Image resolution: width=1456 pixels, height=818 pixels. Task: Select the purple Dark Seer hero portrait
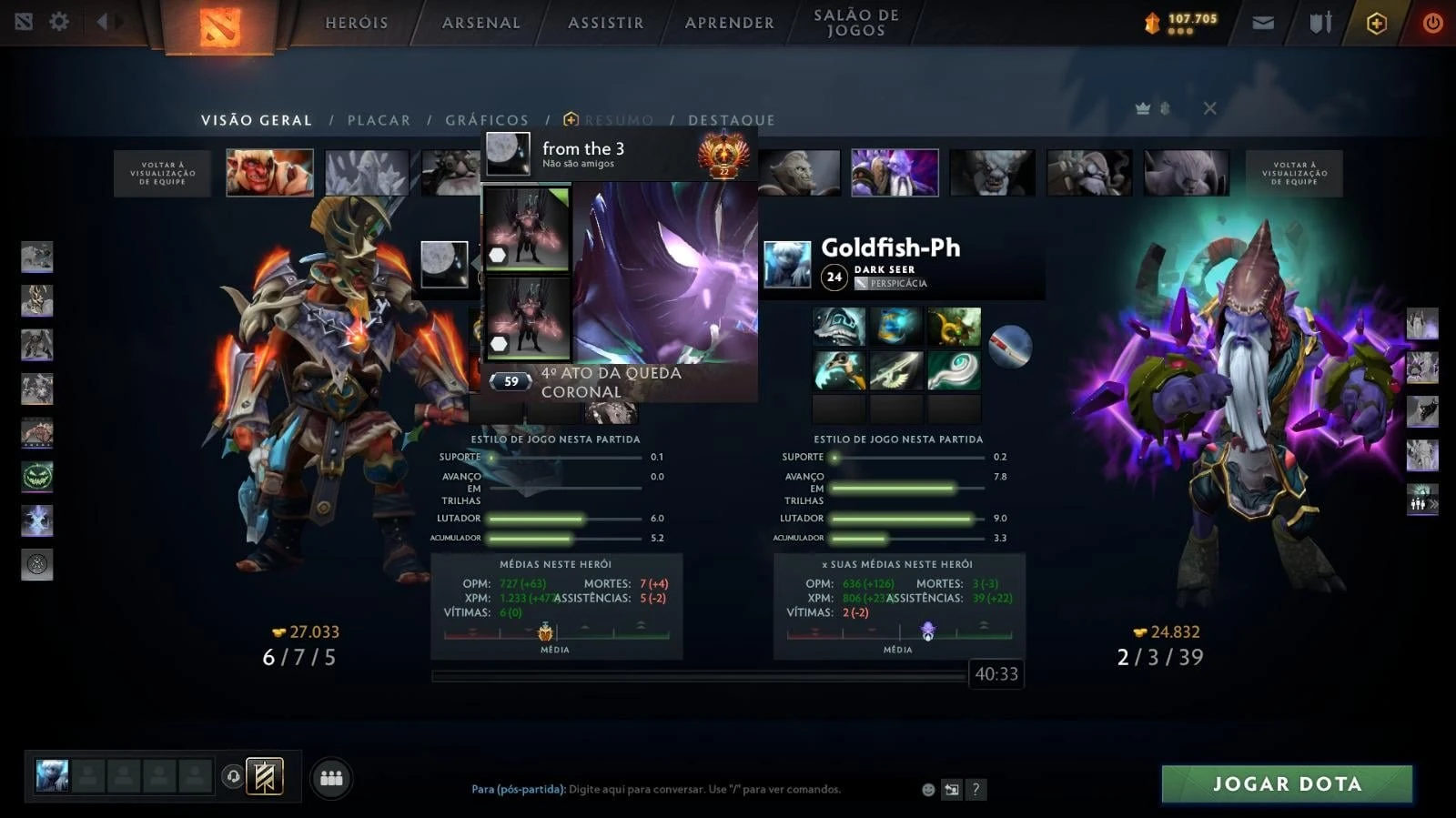(895, 173)
